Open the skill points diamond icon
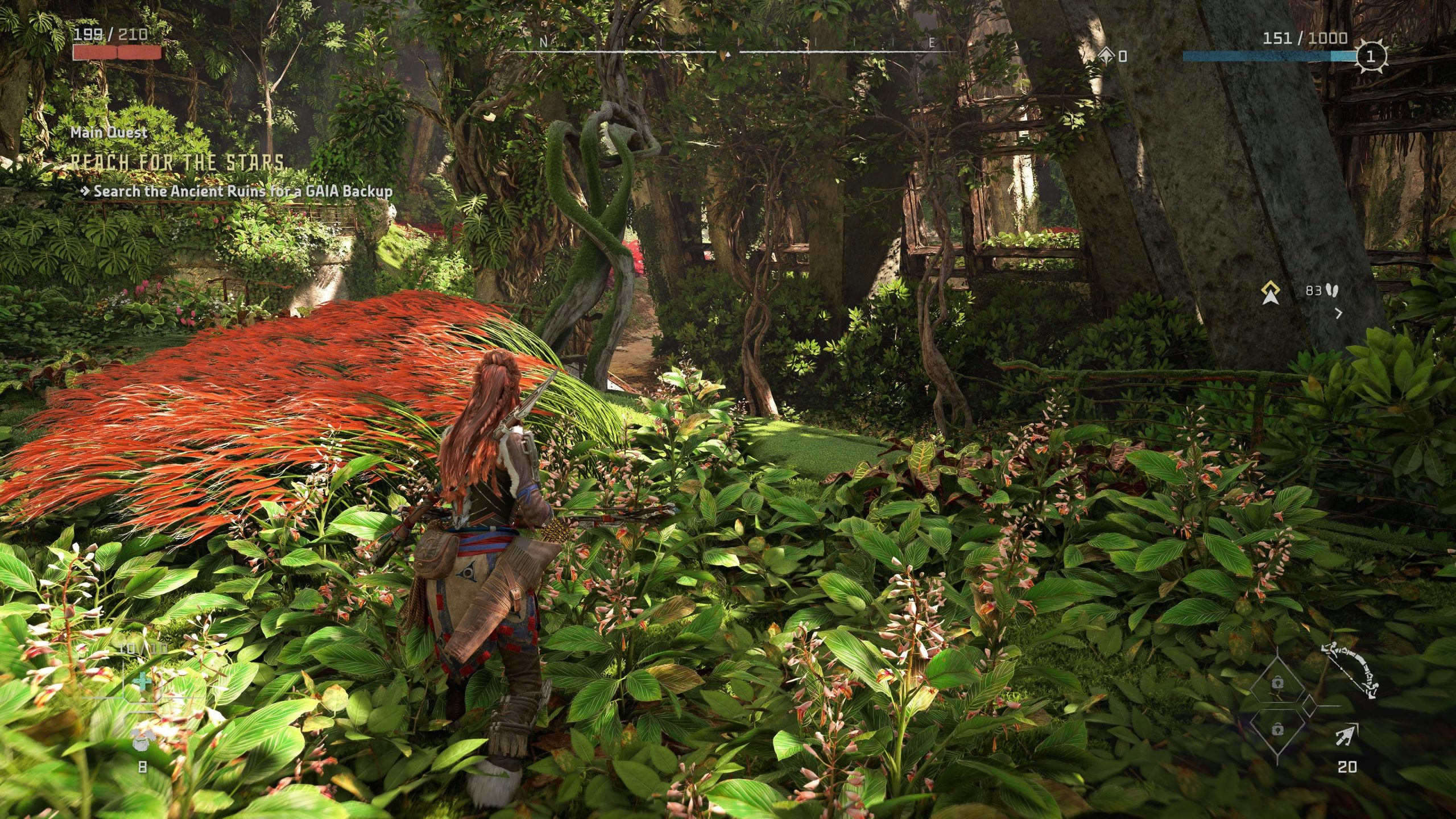Image resolution: width=1456 pixels, height=819 pixels. click(1106, 55)
